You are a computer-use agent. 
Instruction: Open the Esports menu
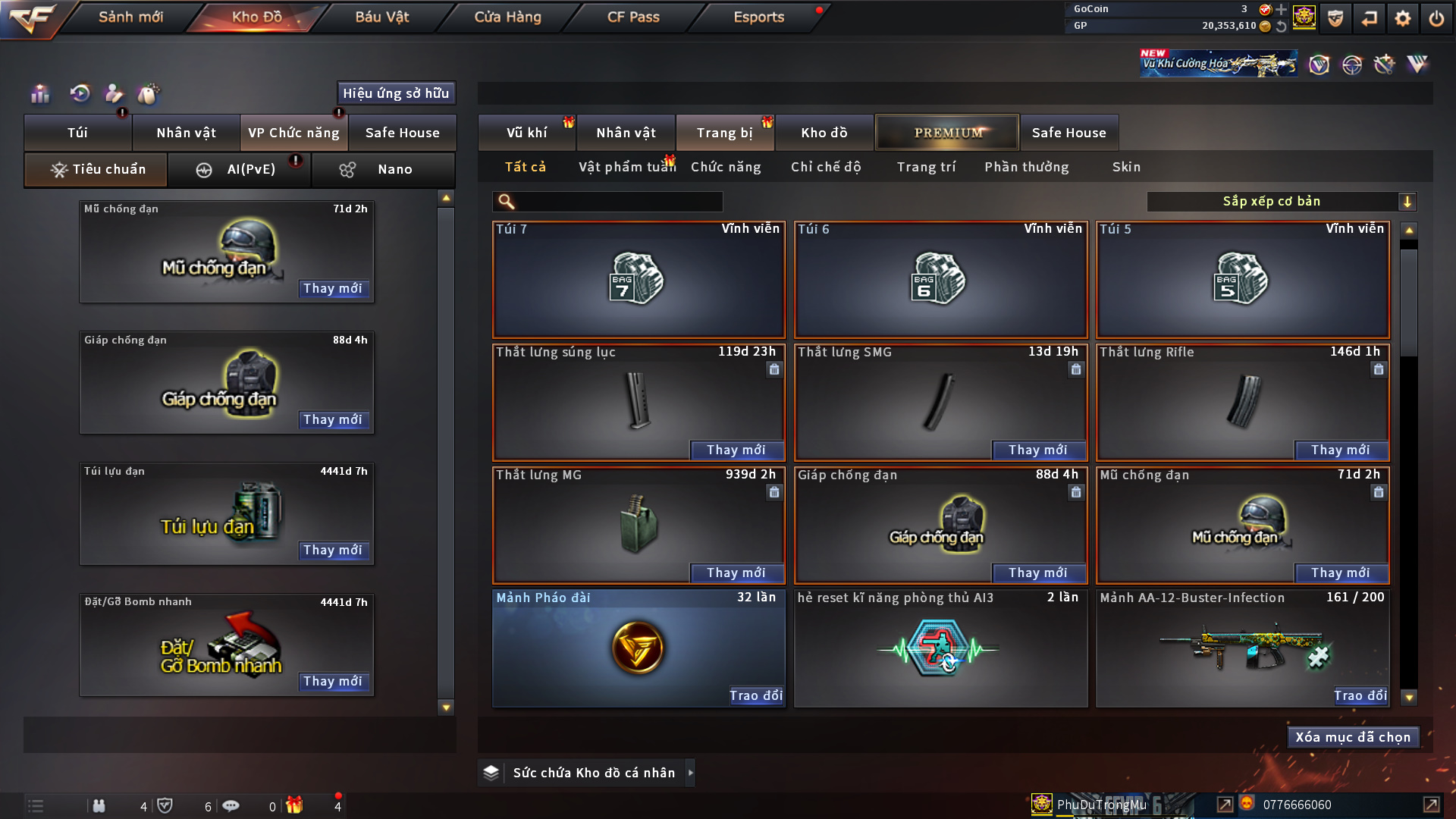[x=758, y=17]
